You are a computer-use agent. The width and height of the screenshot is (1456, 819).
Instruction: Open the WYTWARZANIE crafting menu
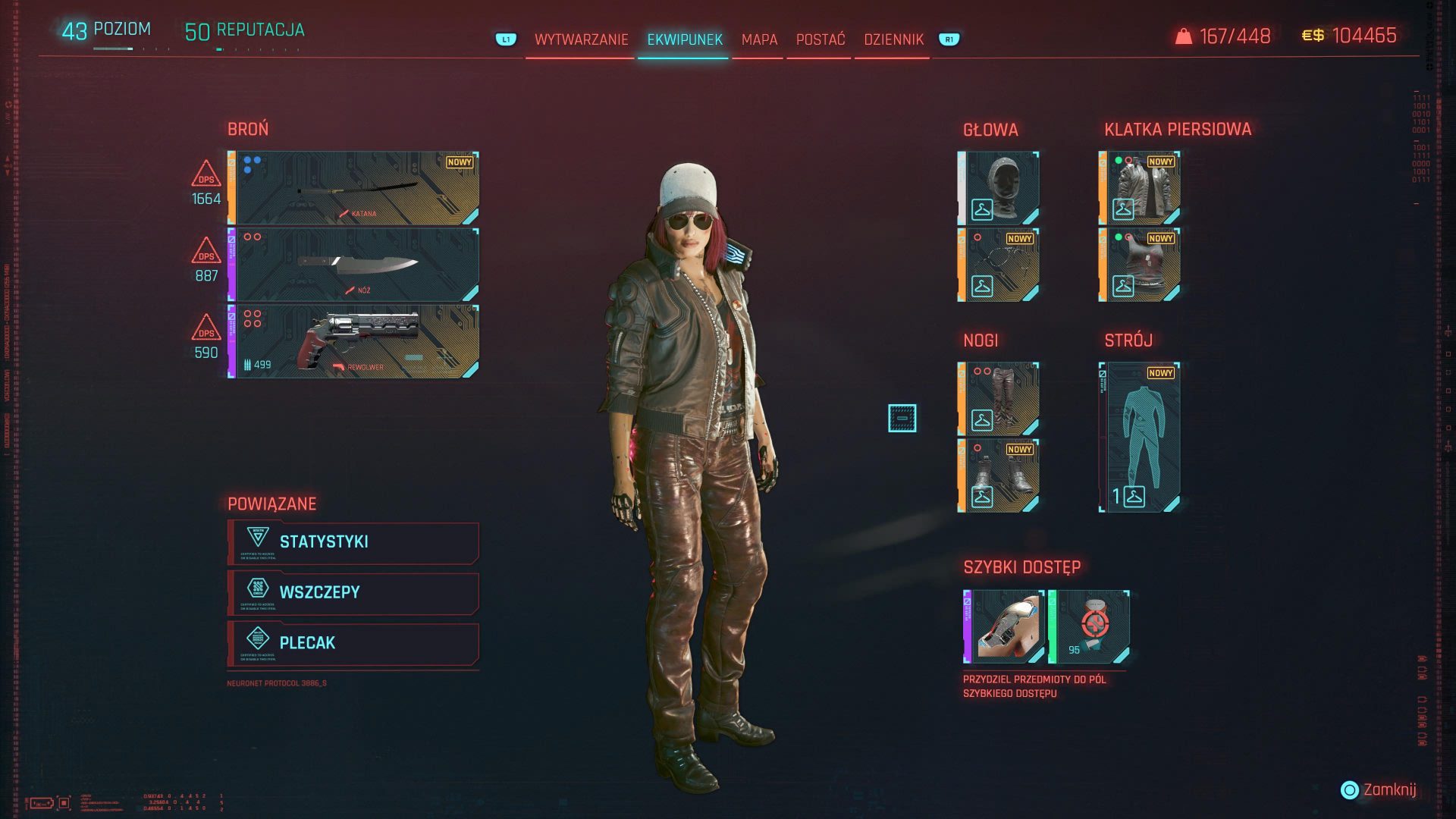point(581,39)
